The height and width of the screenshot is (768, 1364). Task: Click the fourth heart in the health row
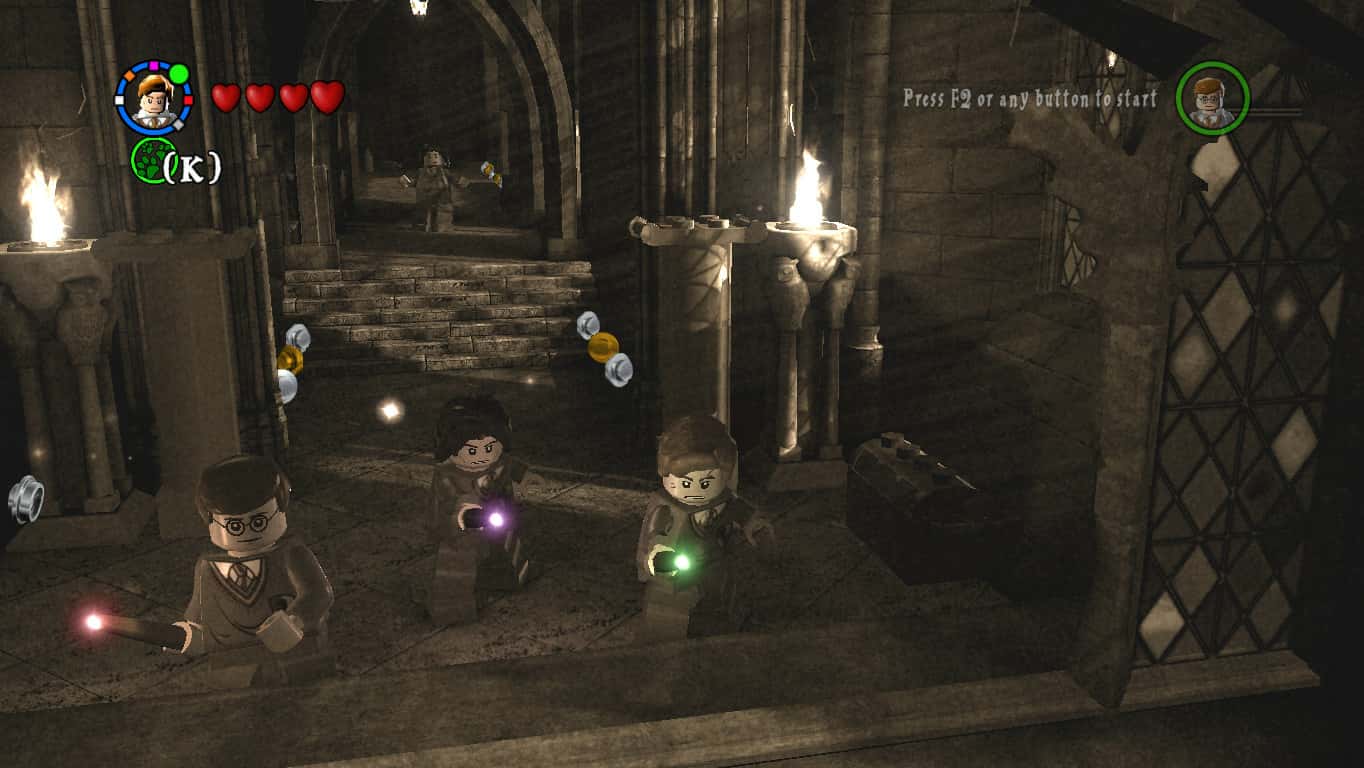[x=323, y=99]
